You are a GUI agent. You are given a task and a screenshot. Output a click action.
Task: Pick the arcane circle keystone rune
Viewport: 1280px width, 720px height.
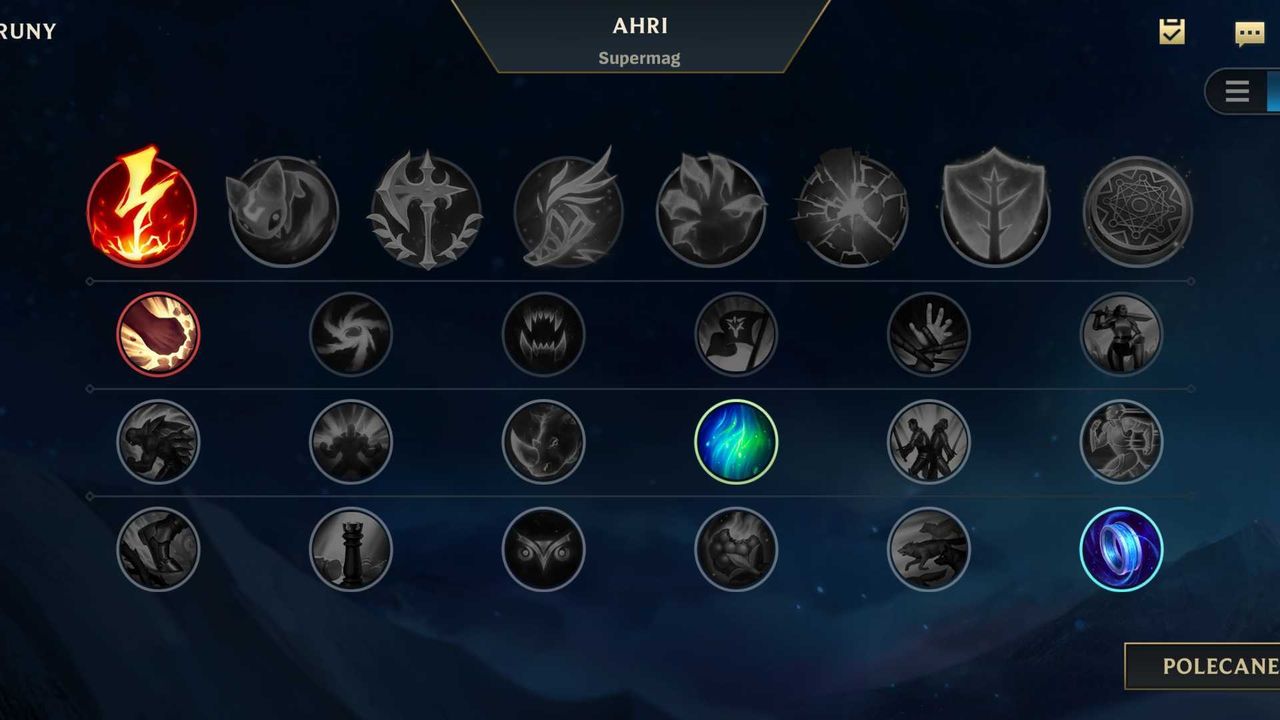click(1137, 211)
